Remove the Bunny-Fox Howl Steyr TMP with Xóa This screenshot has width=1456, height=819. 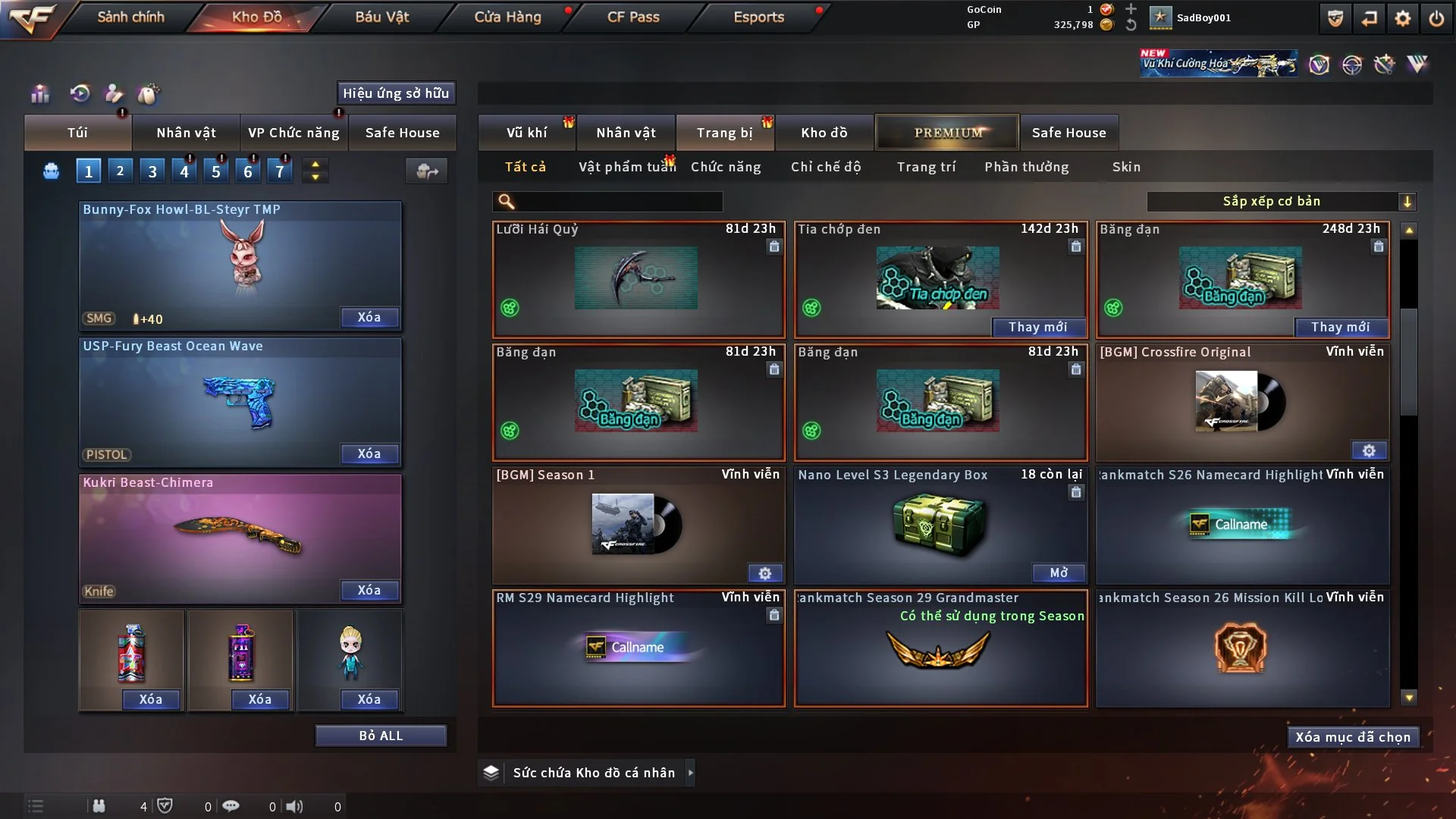369,317
